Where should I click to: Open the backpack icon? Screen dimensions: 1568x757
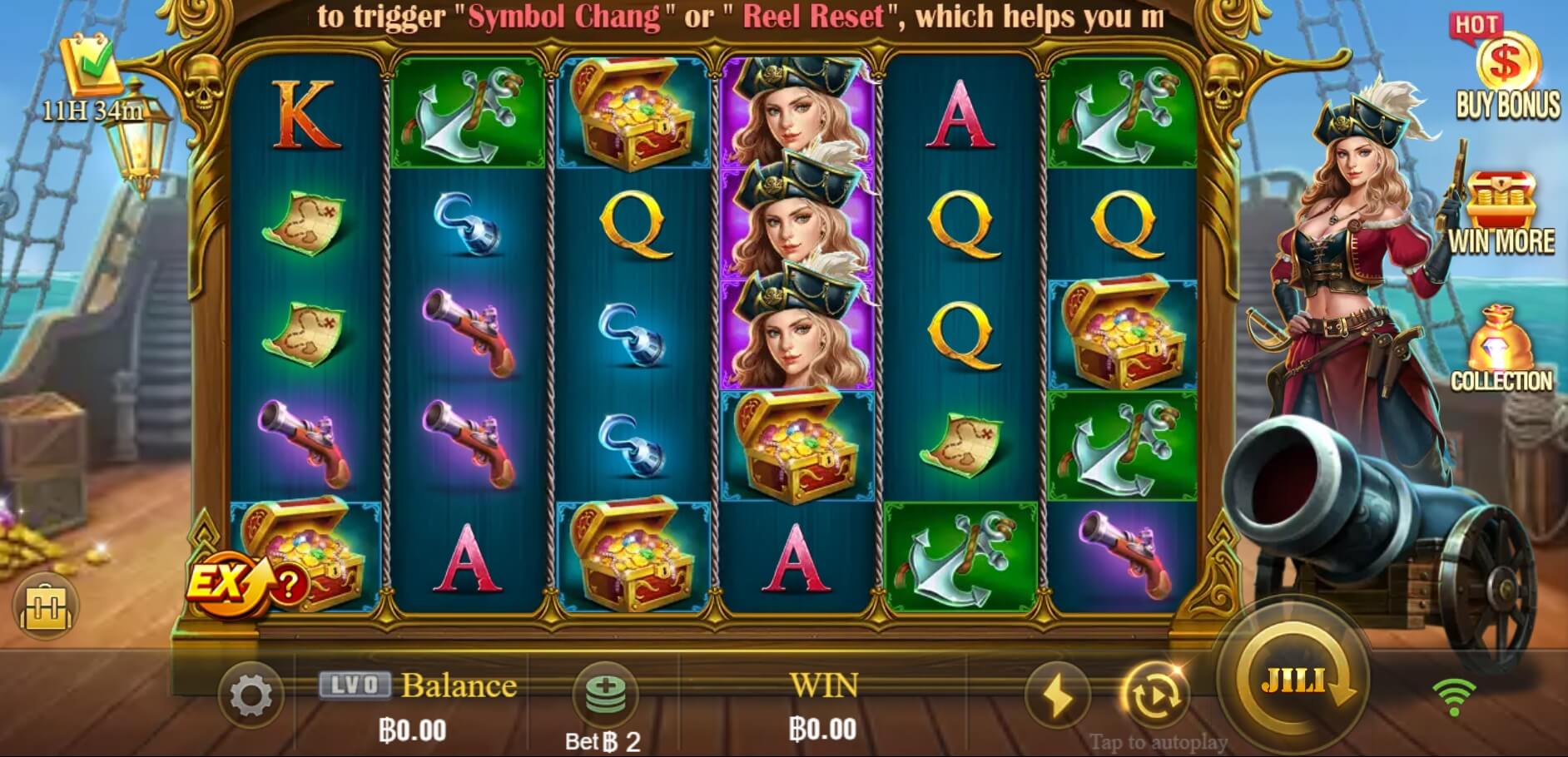point(47,606)
